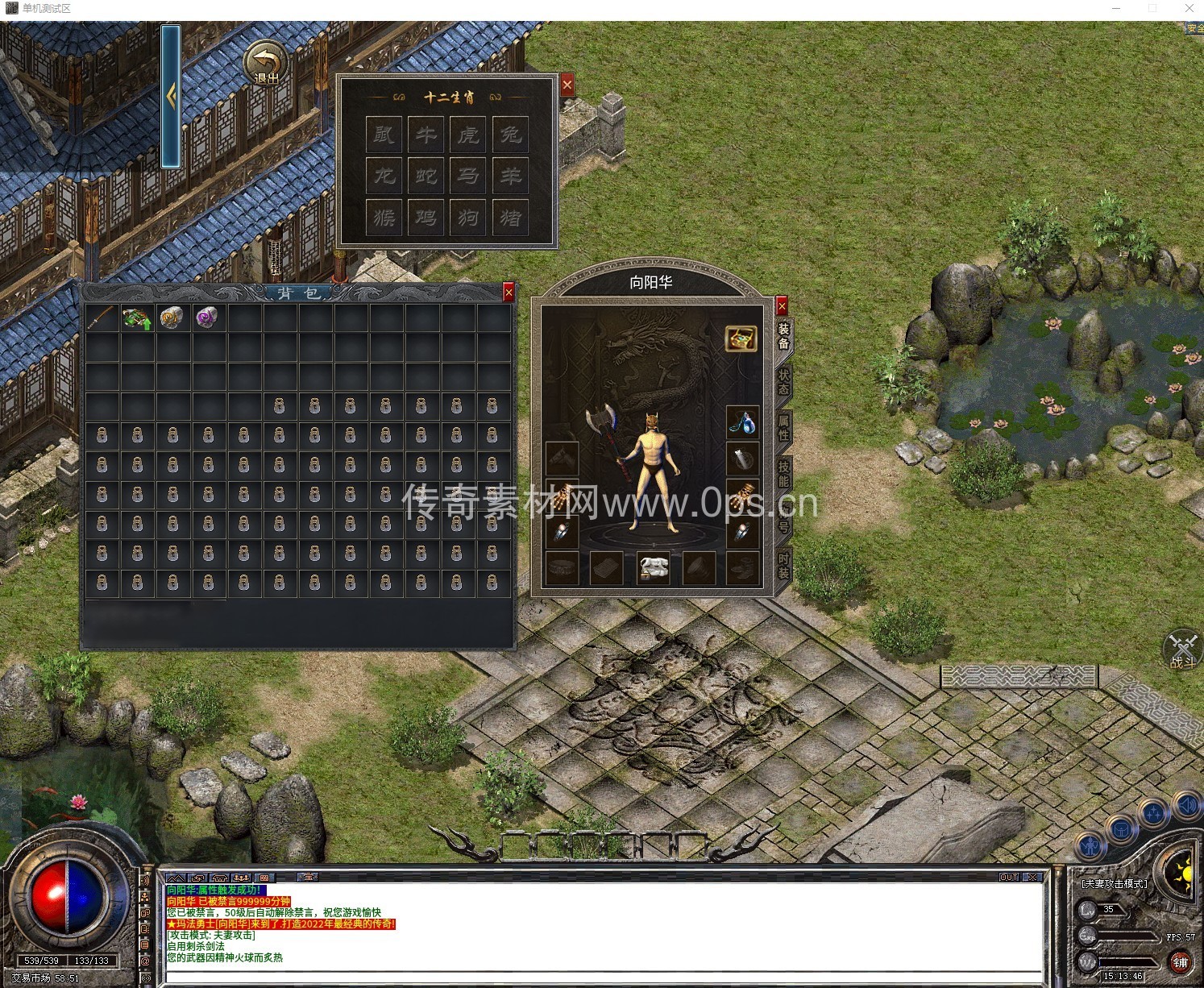Close the 十二生肖 zodiac panel
1204x988 pixels.
[x=567, y=85]
